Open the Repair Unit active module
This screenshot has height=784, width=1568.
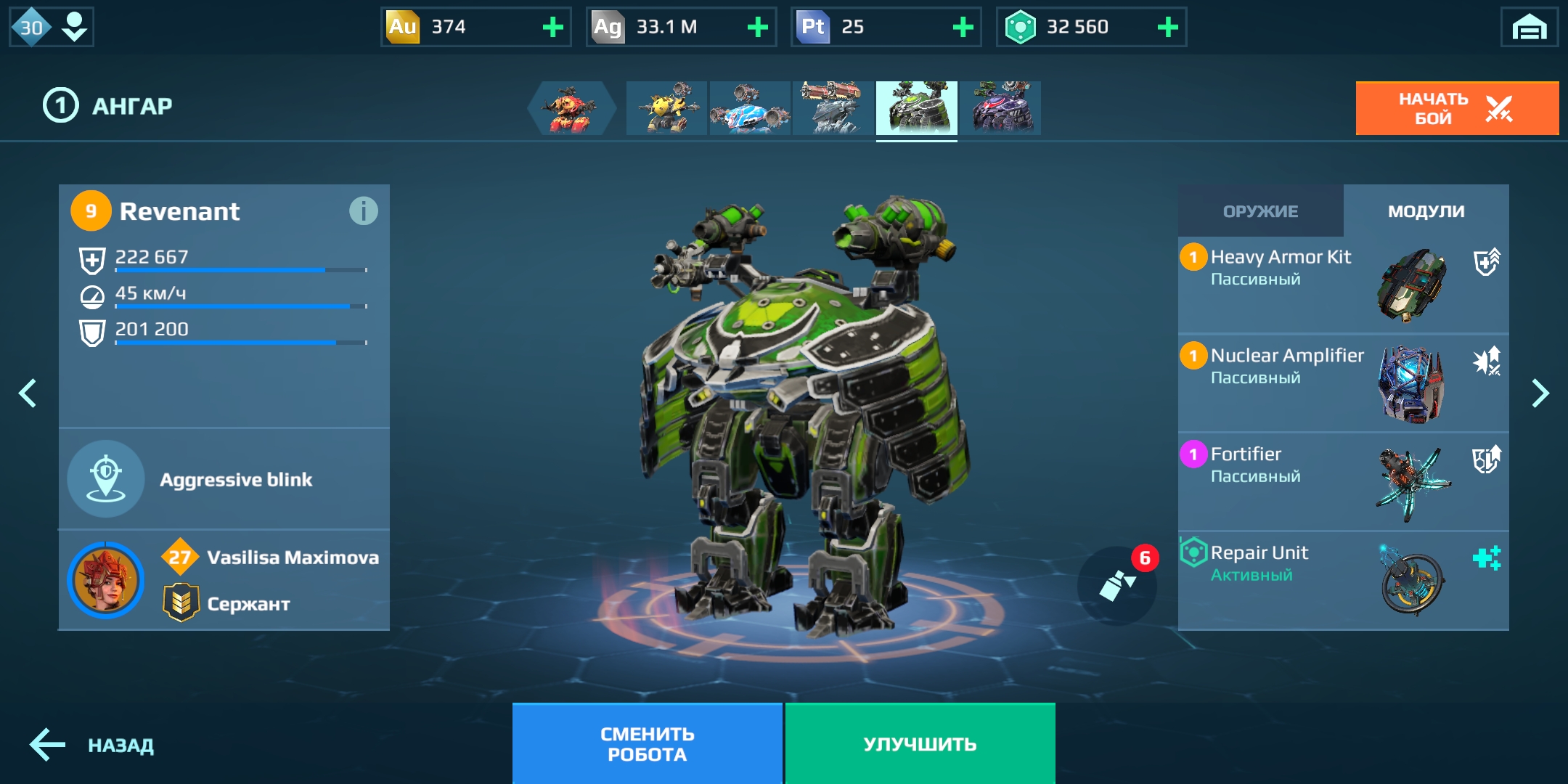pos(1343,580)
